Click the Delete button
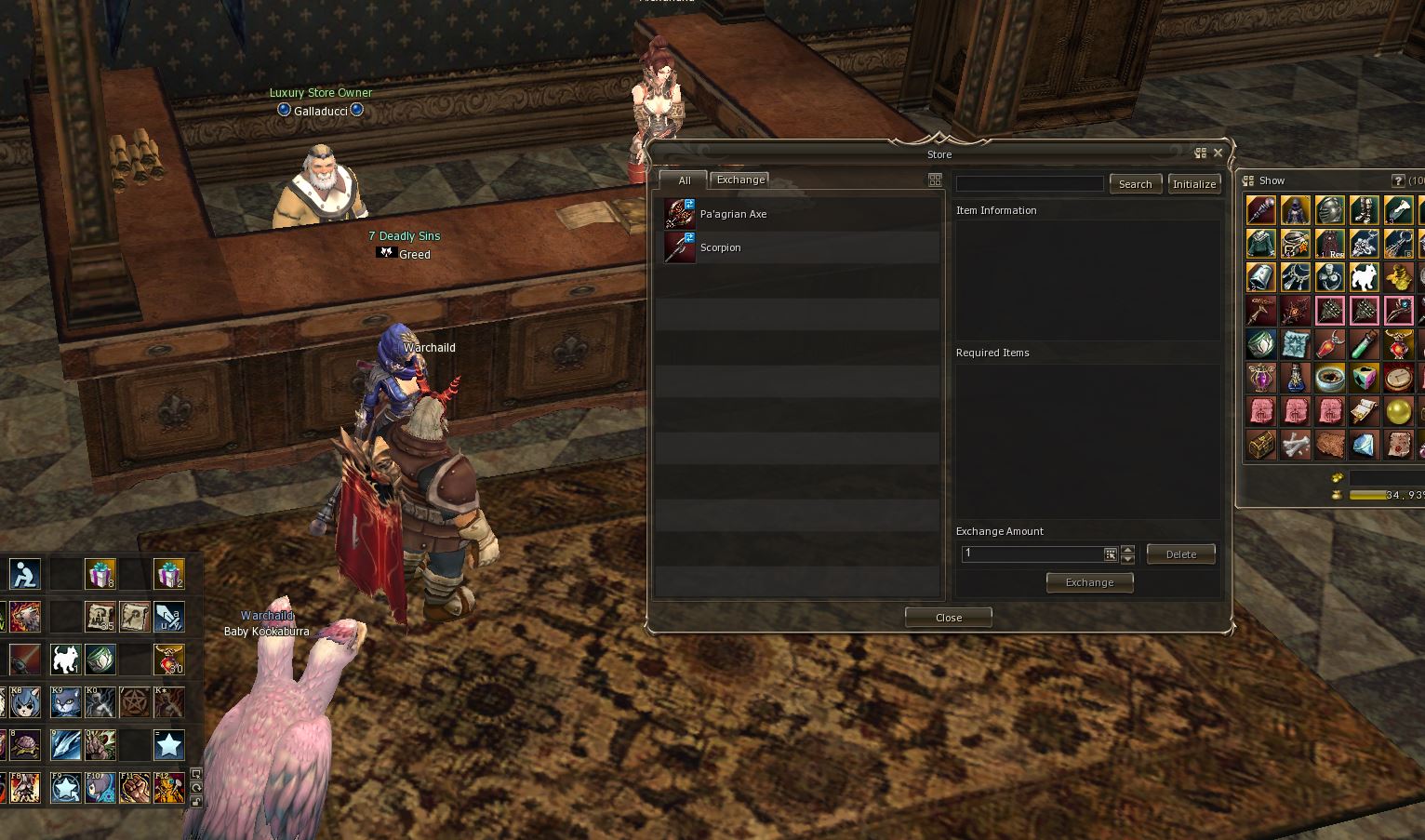The width and height of the screenshot is (1425, 840). pos(1180,554)
